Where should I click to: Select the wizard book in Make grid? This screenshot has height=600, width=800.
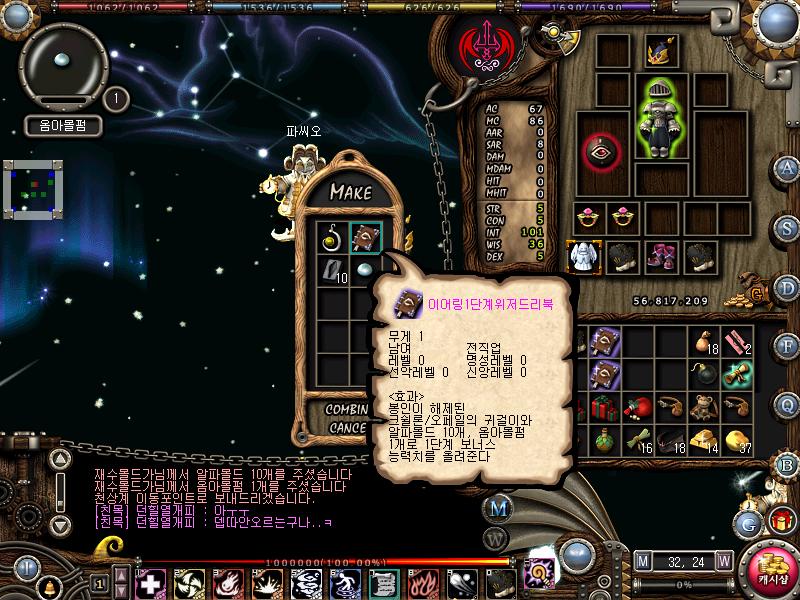tap(363, 239)
